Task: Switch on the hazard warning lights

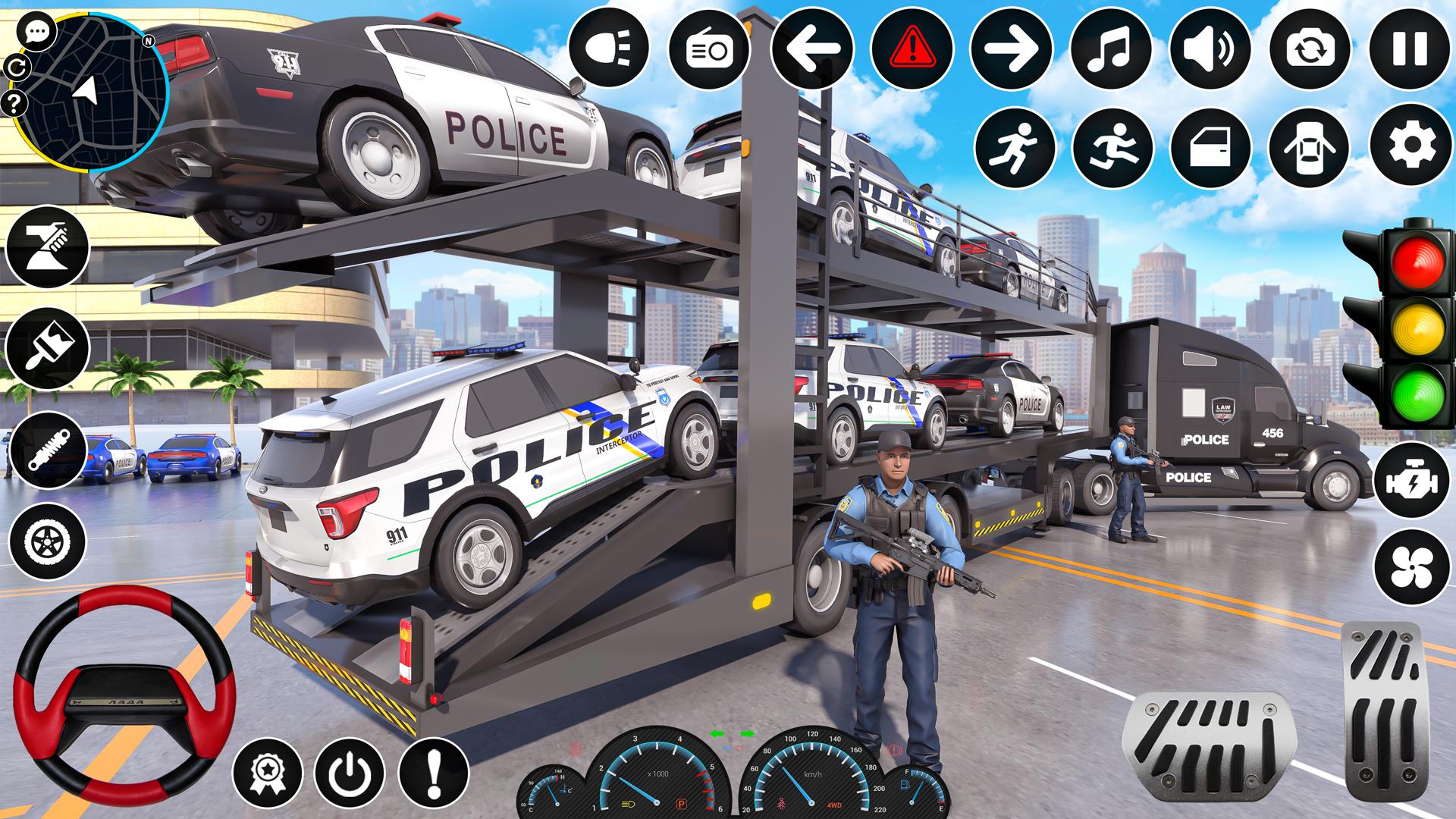Action: (x=912, y=49)
